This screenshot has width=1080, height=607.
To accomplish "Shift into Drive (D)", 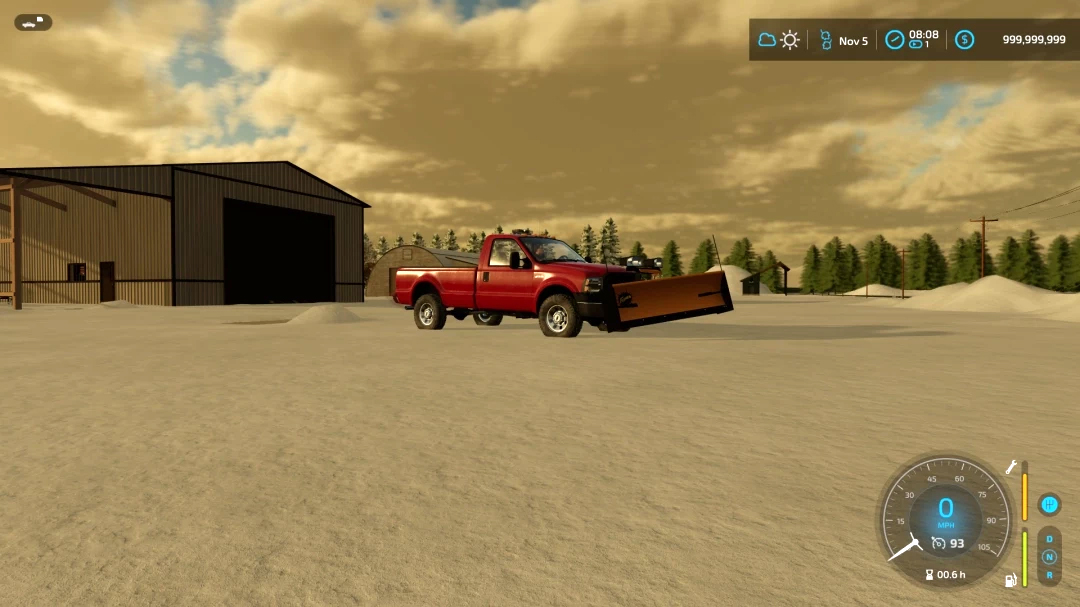I will [x=1049, y=539].
